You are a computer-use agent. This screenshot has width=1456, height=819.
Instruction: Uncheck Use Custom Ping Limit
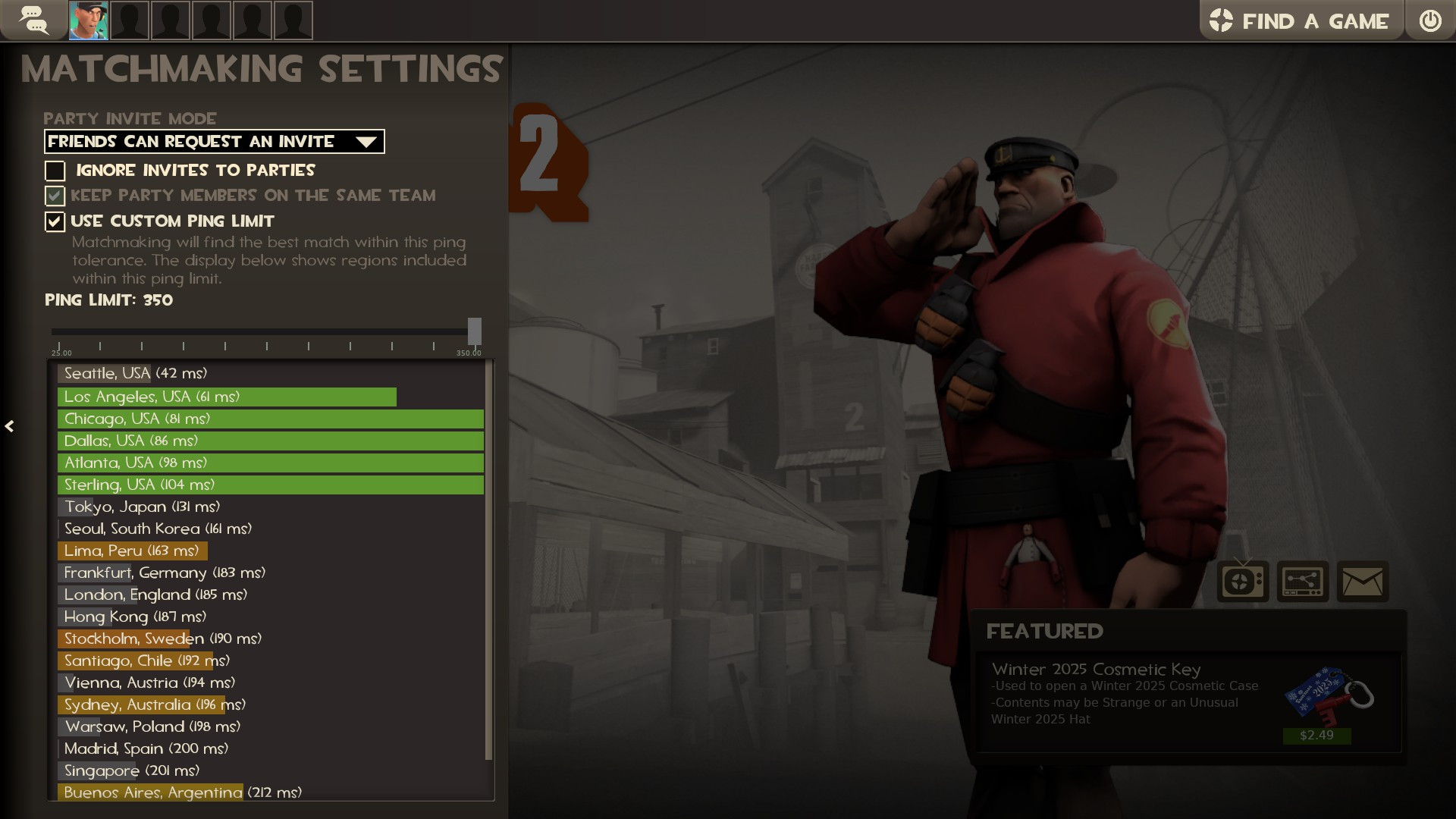pyautogui.click(x=54, y=221)
